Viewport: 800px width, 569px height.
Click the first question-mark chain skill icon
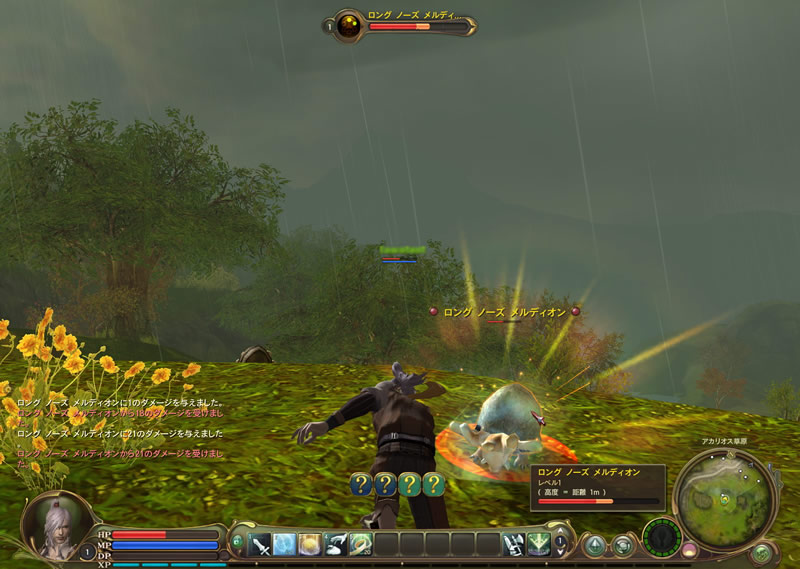[361, 484]
